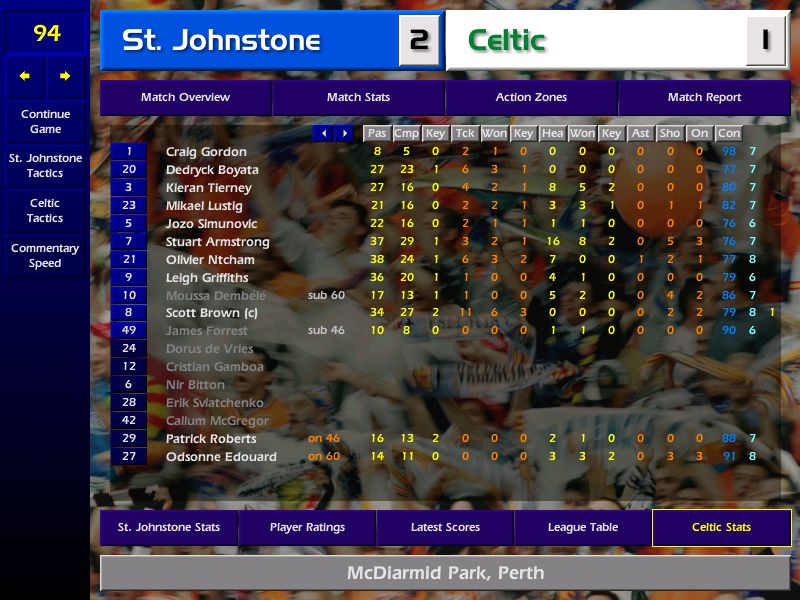This screenshot has height=600, width=800.
Task: Show St. Johnstone Stats
Action: pos(169,527)
